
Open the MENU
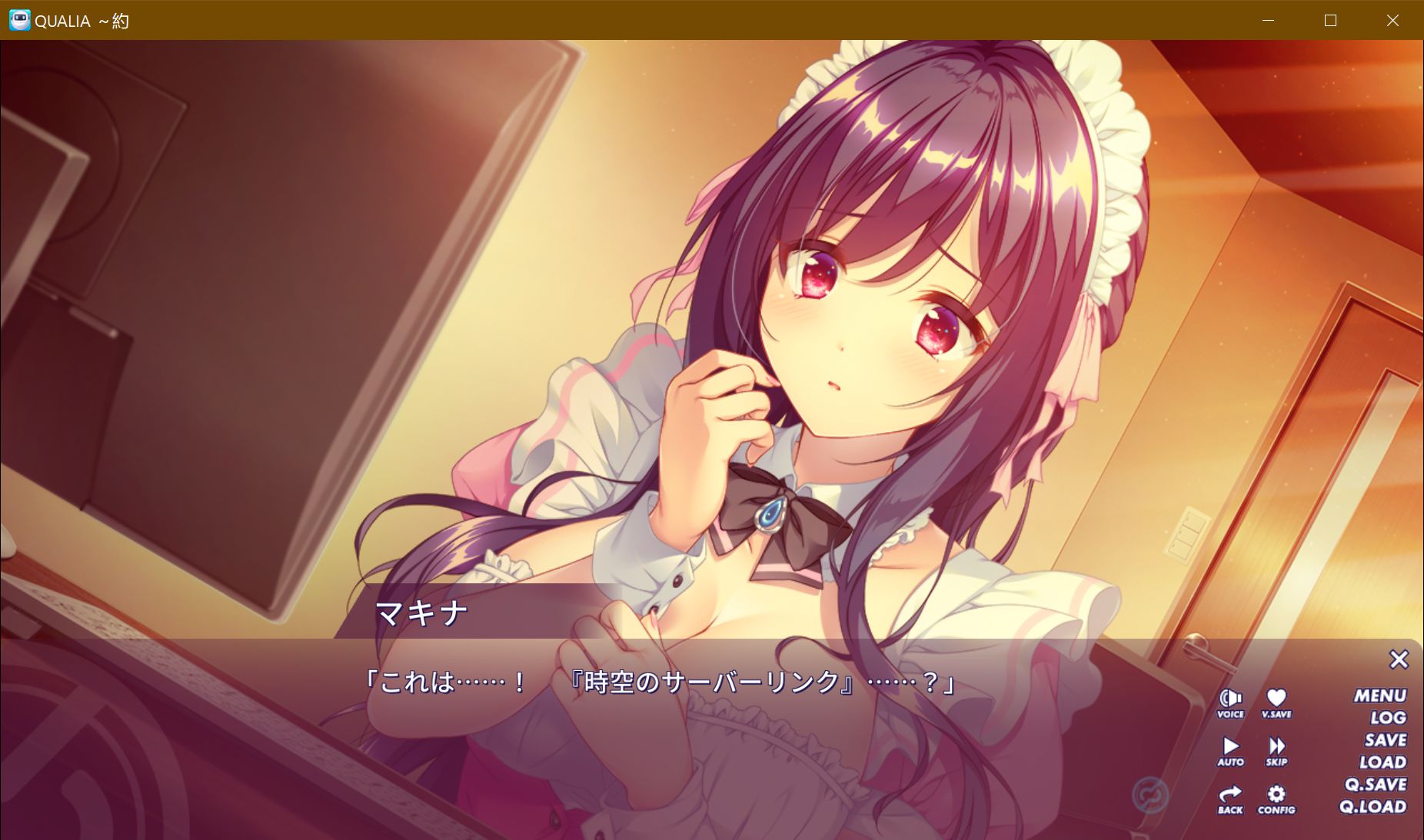1380,695
